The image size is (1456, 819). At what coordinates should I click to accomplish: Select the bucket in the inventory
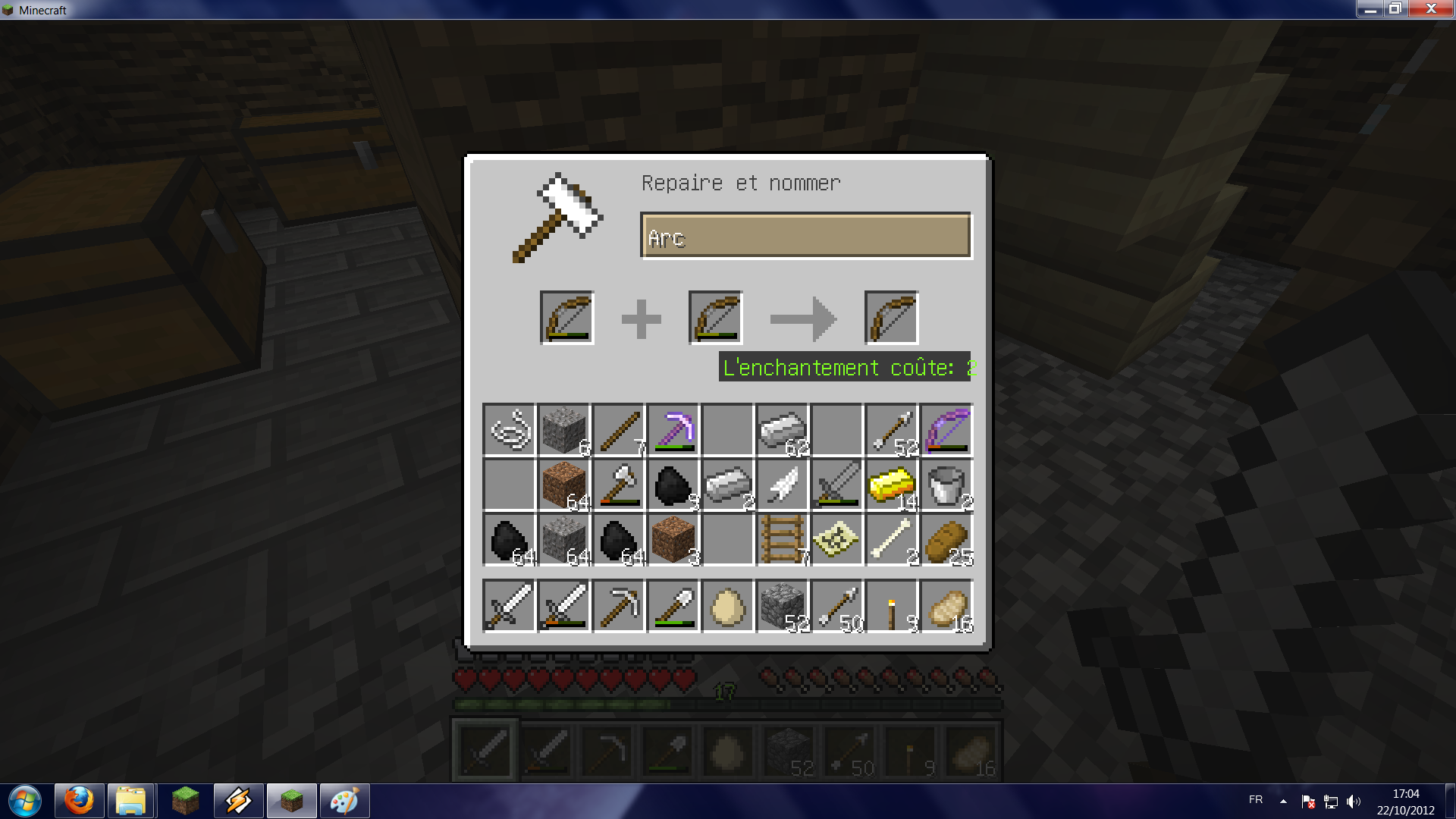945,485
